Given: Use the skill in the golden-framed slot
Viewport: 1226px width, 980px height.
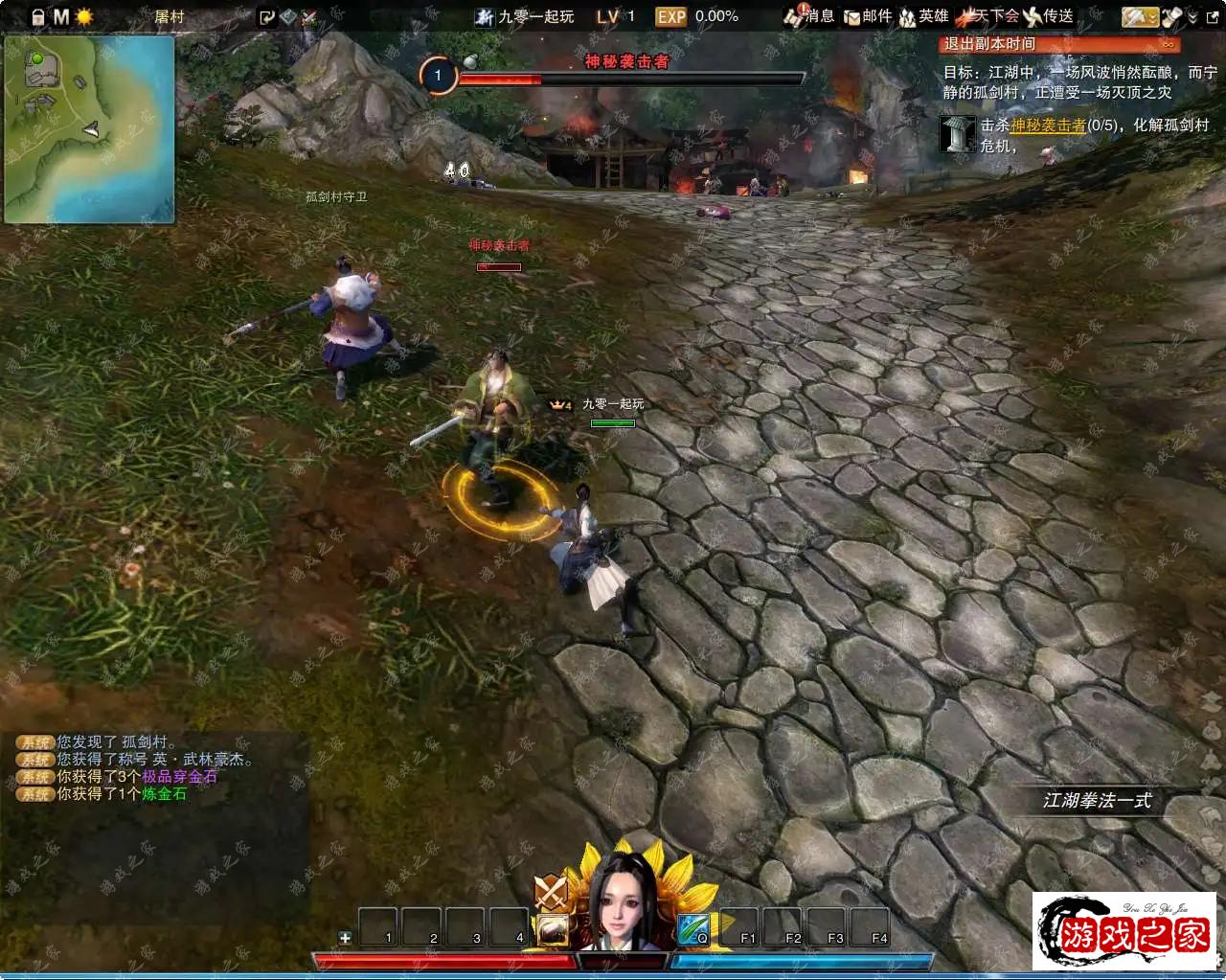Looking at the screenshot, I should point(552,928).
